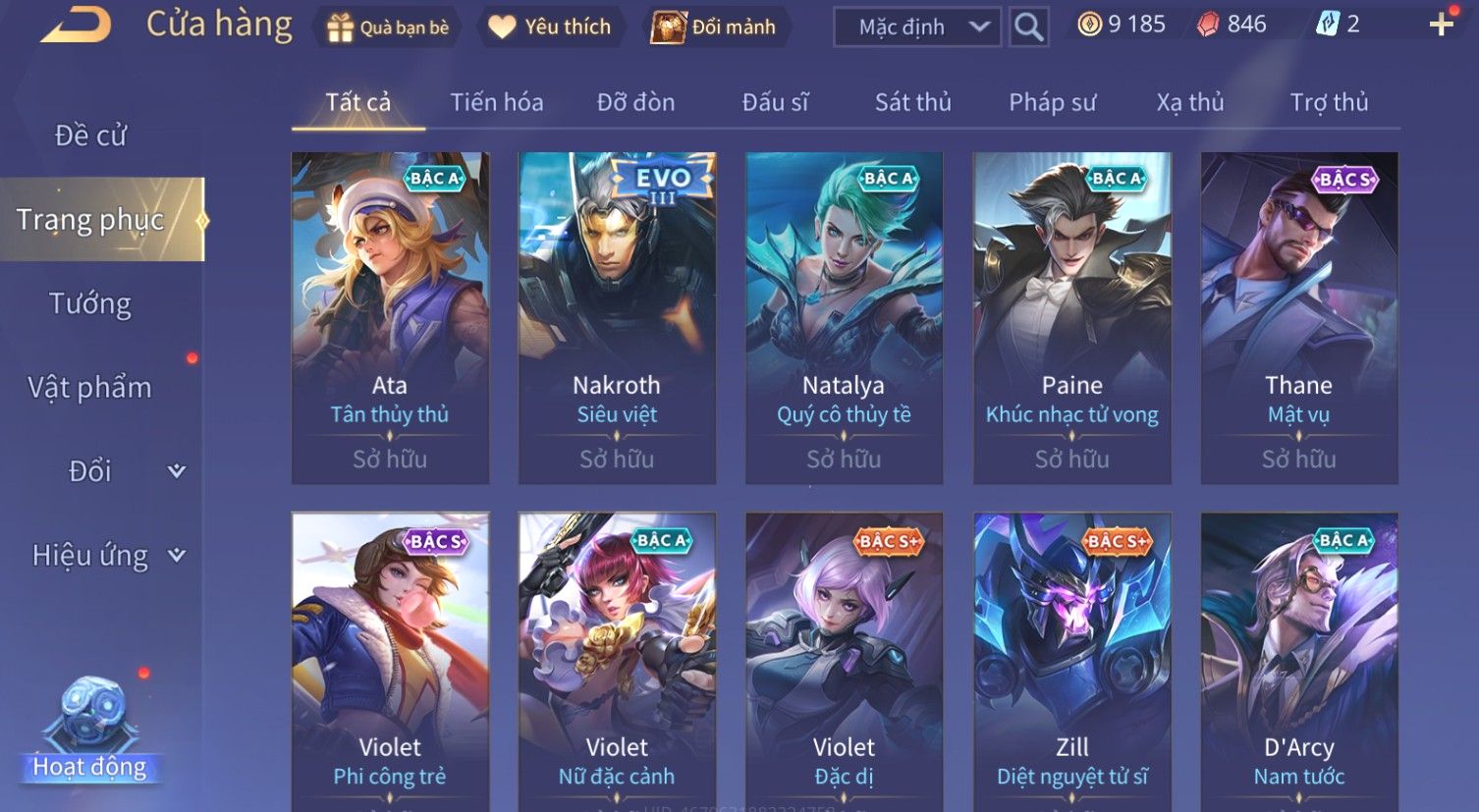Expand the Mặc định sort dropdown
This screenshot has width=1479, height=812.
[916, 27]
